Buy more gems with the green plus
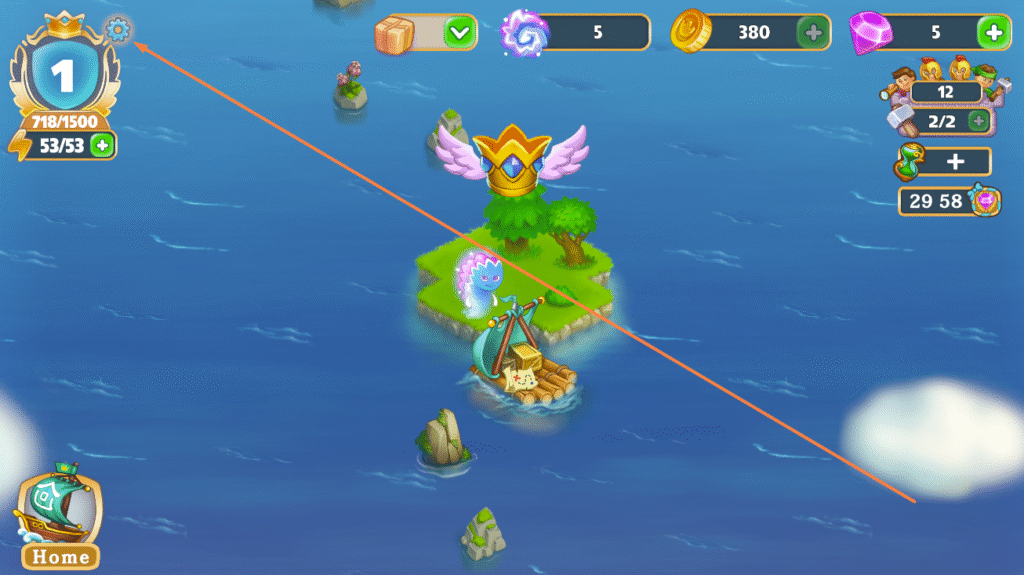 pos(994,33)
